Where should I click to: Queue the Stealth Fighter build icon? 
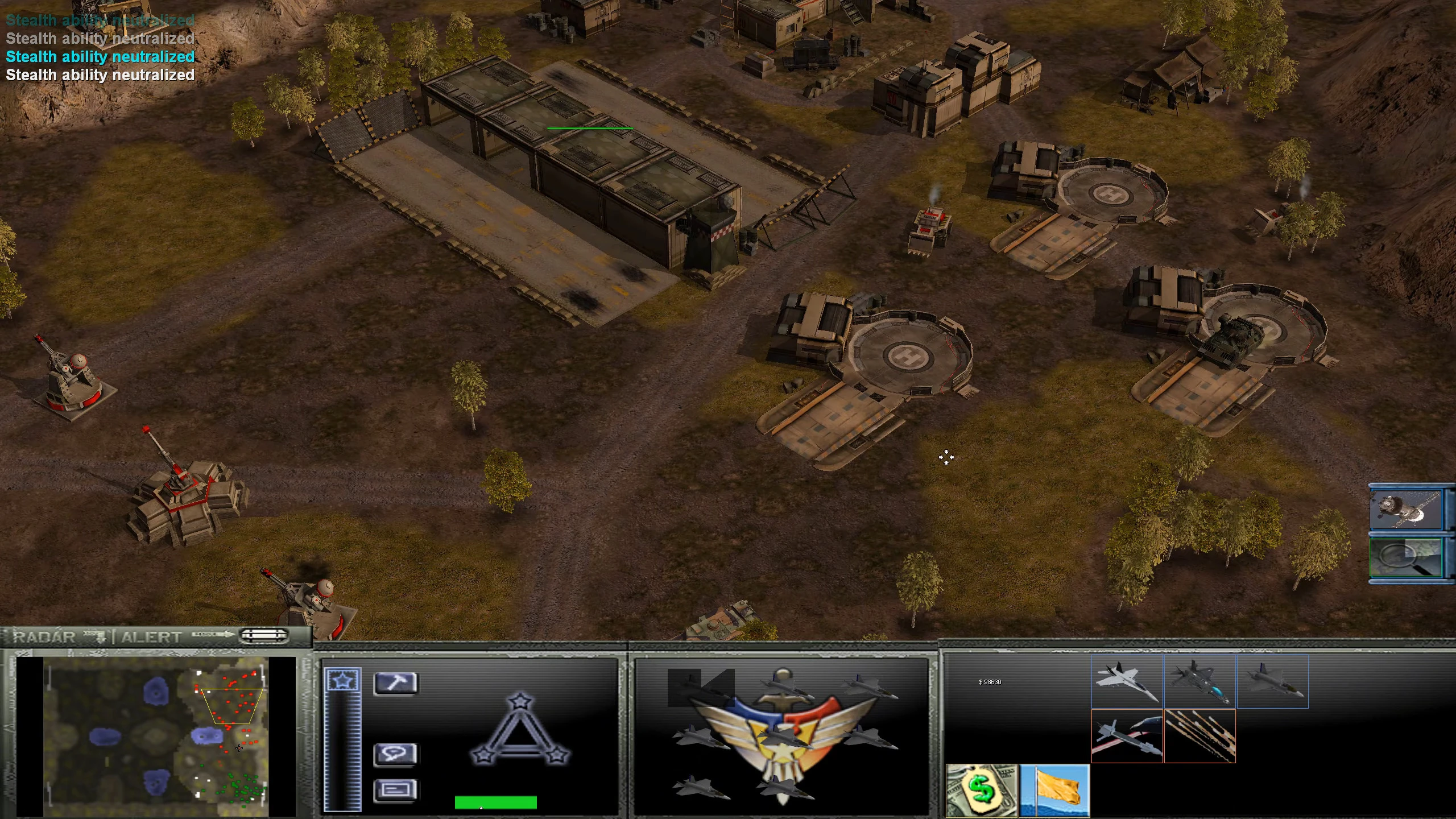coord(1200,682)
